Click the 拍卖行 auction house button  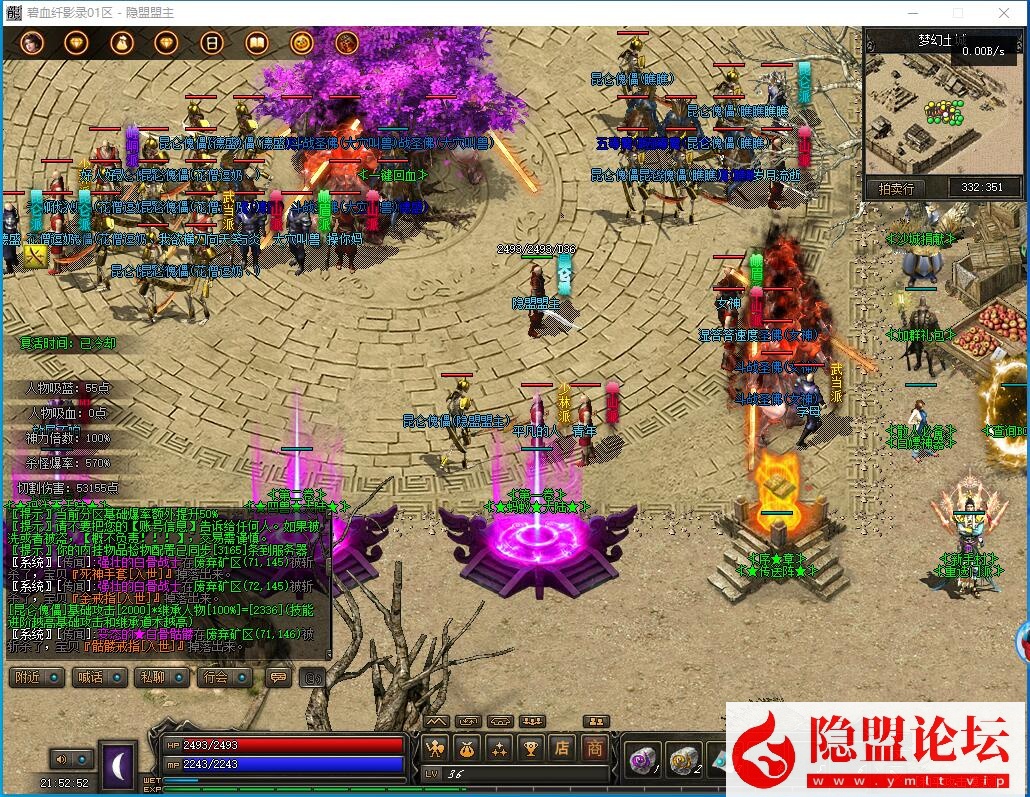coord(898,188)
